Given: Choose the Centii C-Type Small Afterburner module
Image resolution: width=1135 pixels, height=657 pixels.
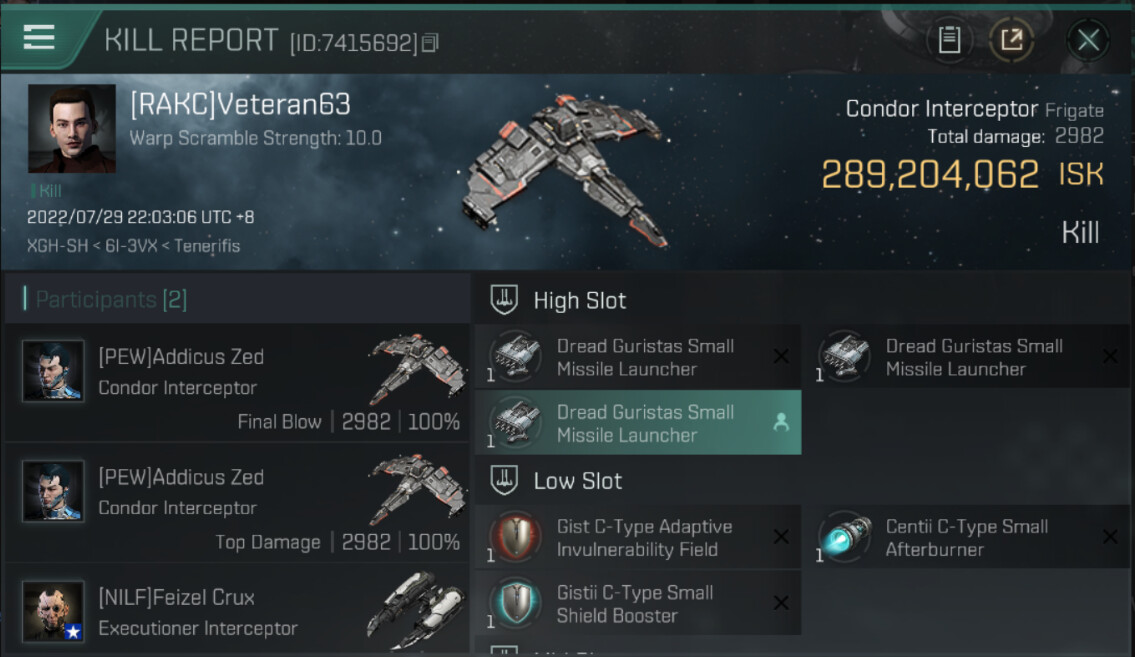Looking at the screenshot, I should pos(966,538).
